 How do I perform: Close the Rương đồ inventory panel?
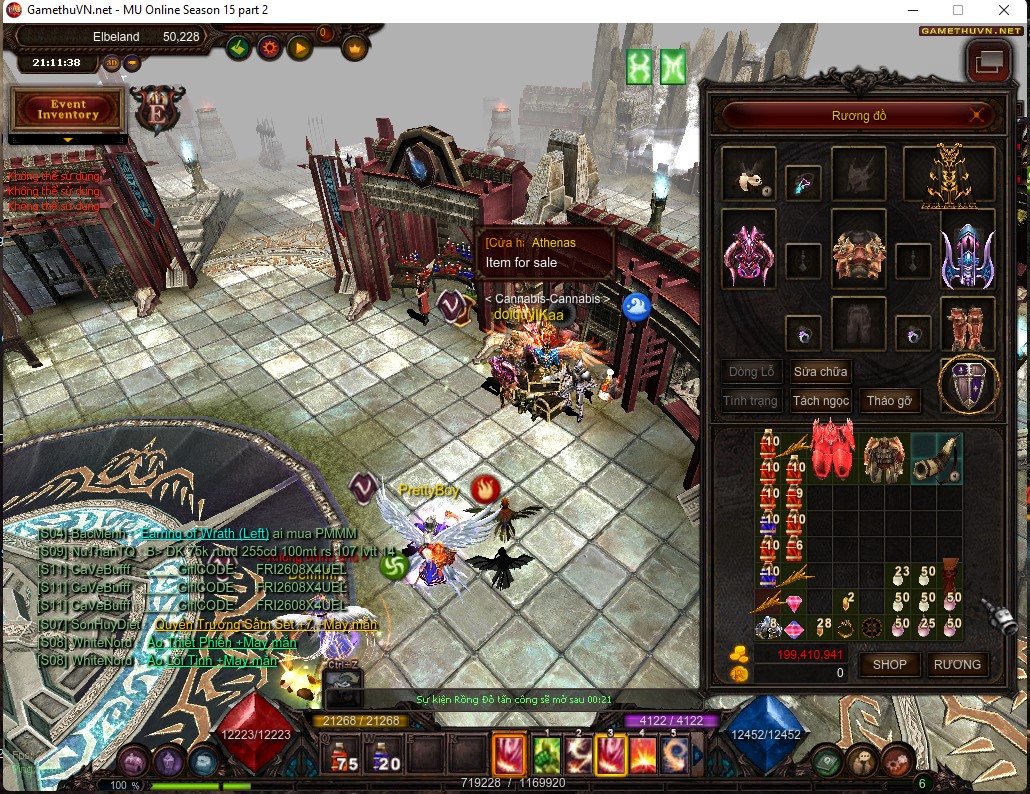[977, 116]
